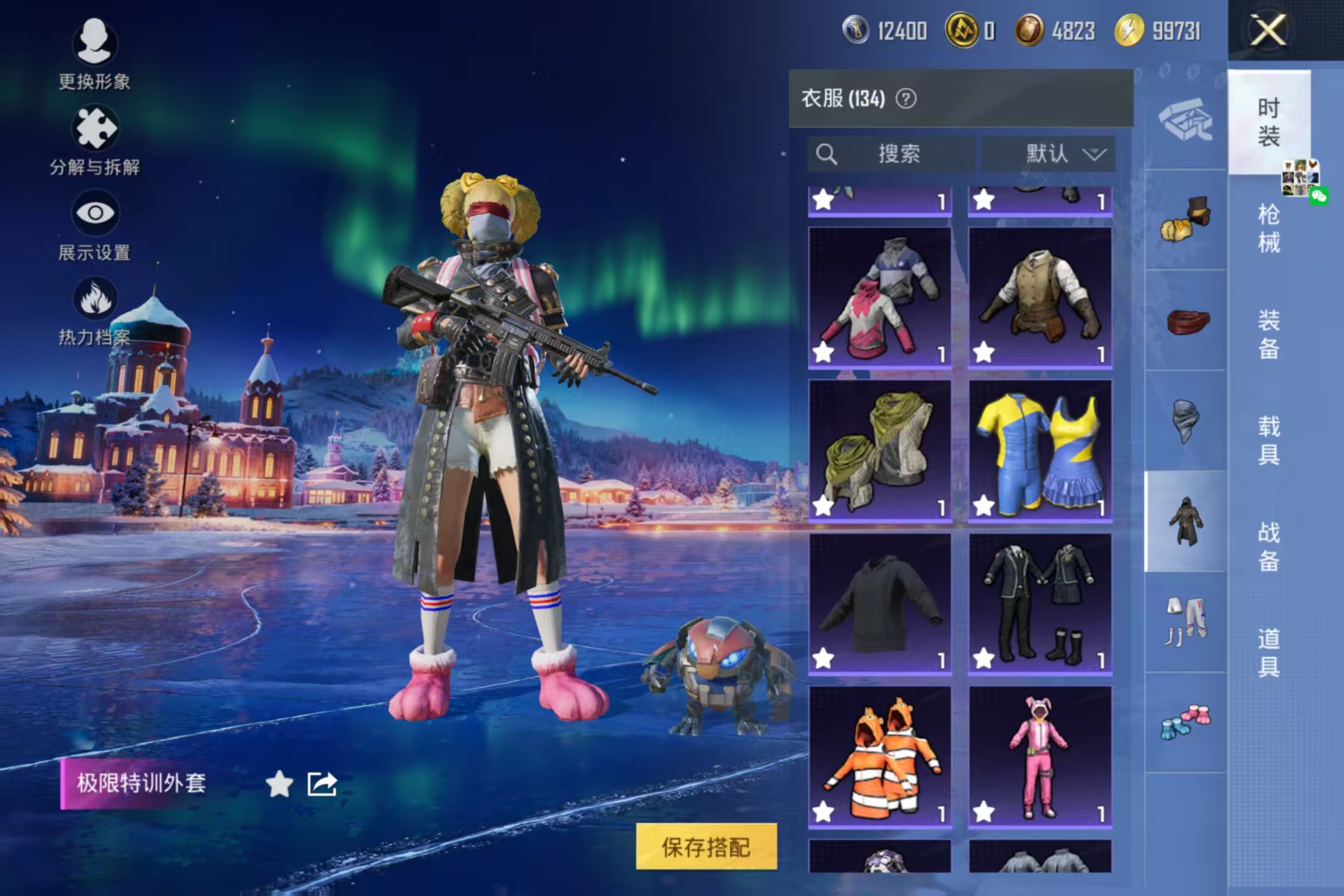Select the shoes category icon
Image resolution: width=1344 pixels, height=896 pixels.
pos(1186,722)
